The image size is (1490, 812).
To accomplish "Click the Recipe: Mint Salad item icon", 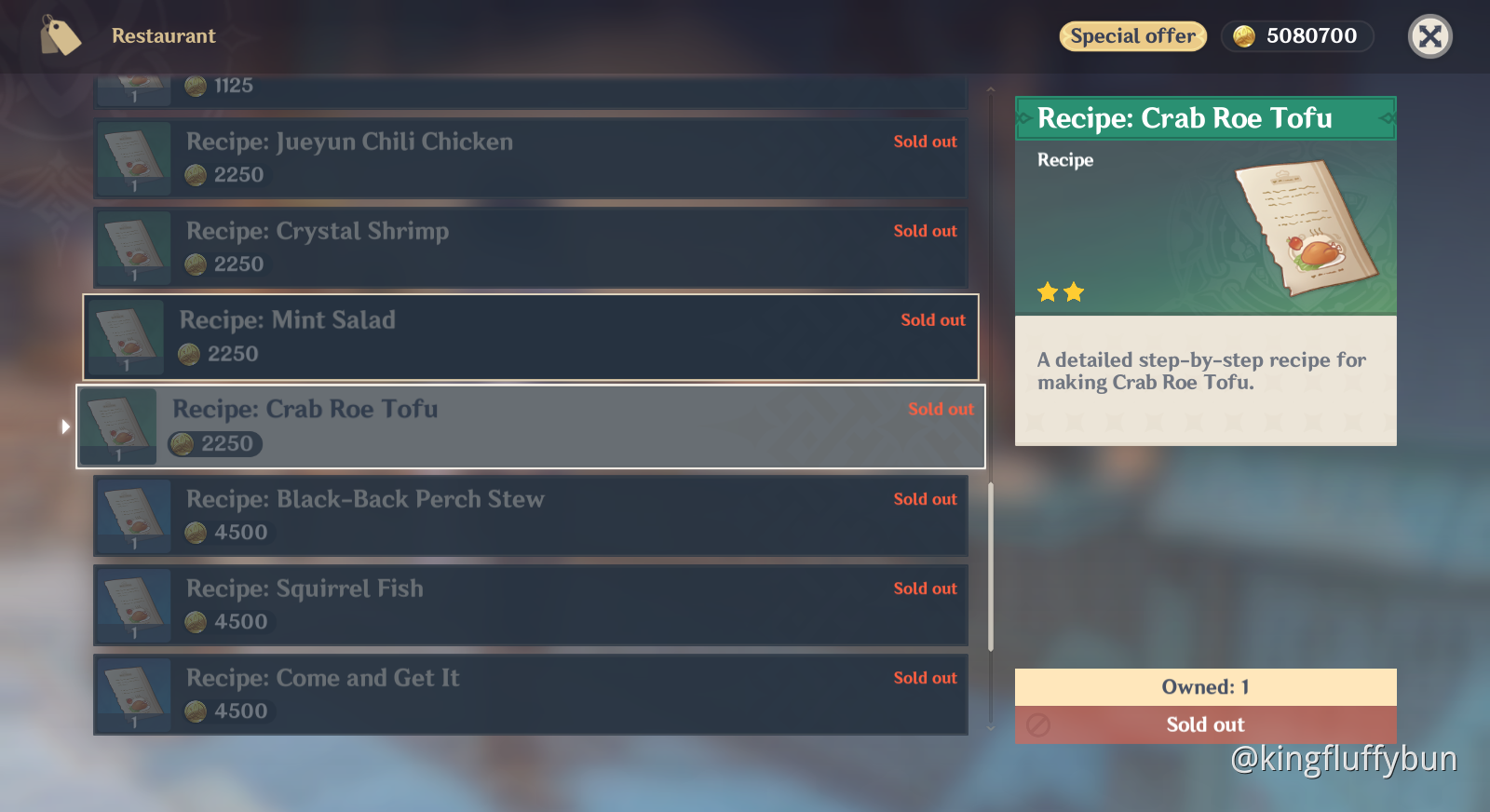I will click(126, 335).
